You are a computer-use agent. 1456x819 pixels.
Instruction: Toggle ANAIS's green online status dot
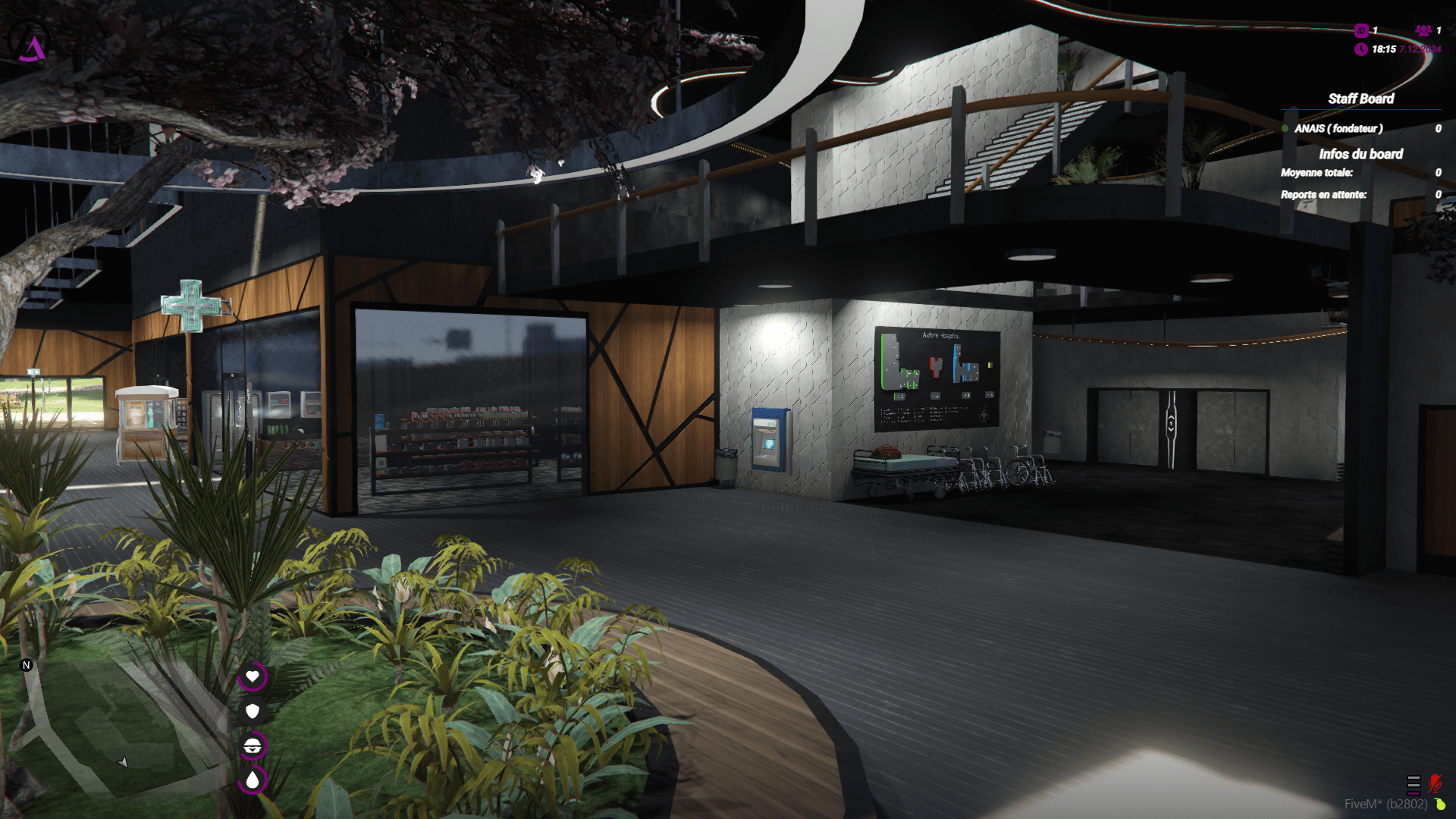coord(1286,129)
